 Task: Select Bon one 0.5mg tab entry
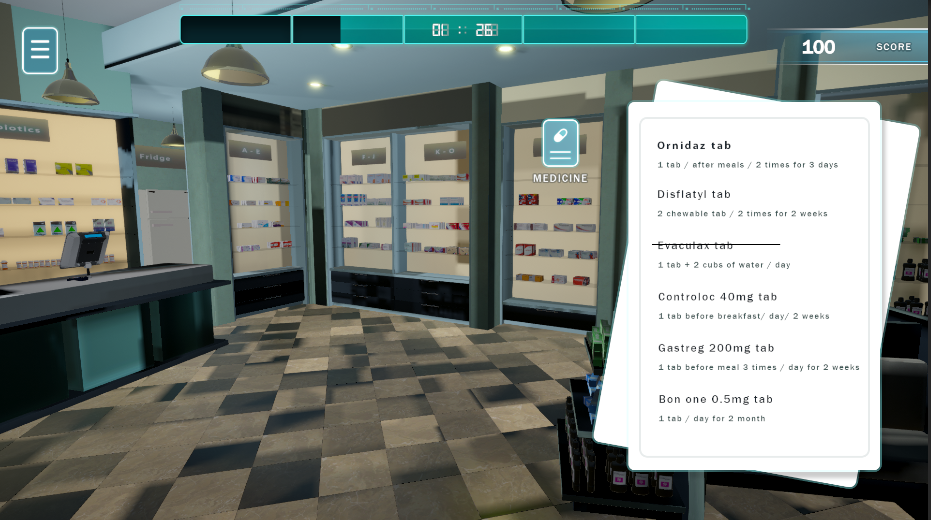point(715,399)
